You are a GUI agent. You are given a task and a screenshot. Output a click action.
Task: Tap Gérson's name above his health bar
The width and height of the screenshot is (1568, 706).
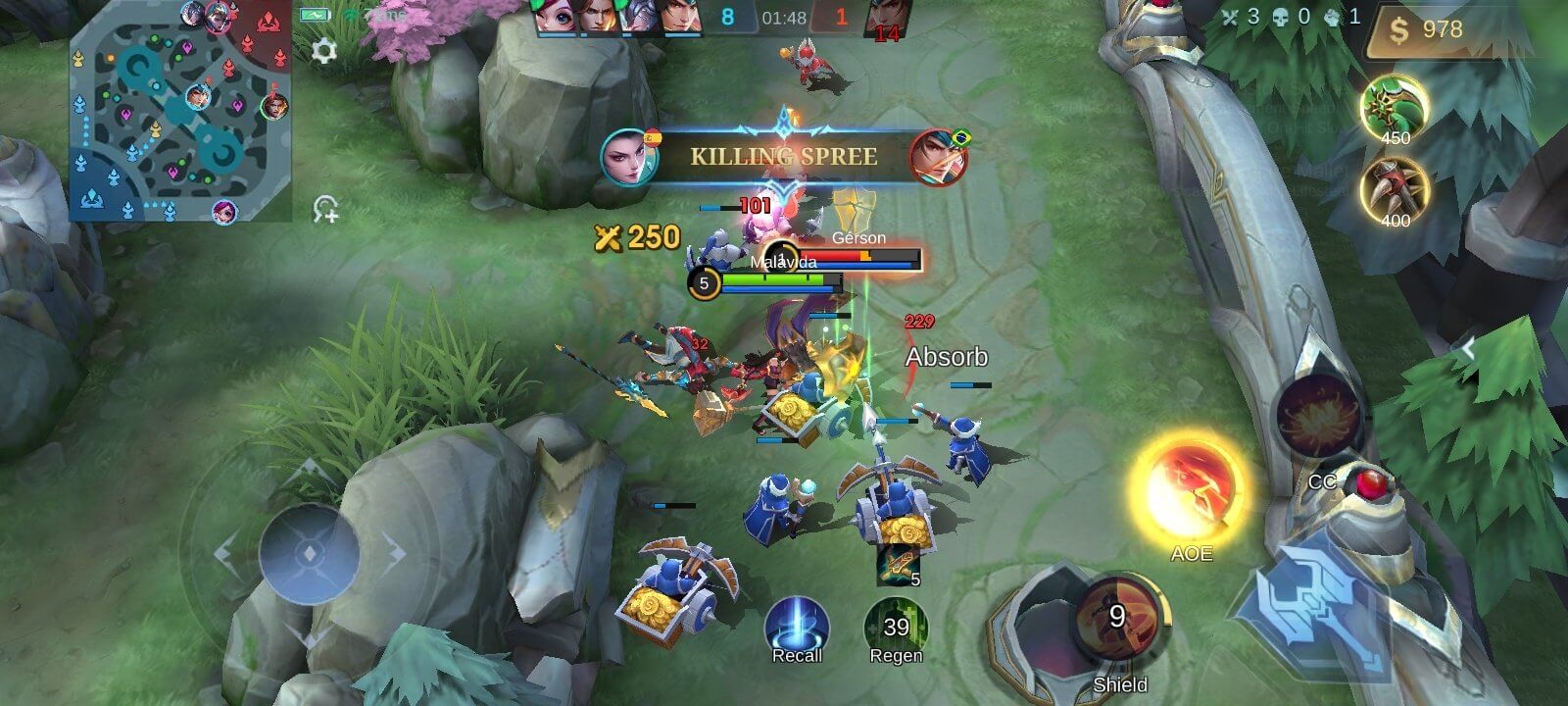pyautogui.click(x=857, y=238)
